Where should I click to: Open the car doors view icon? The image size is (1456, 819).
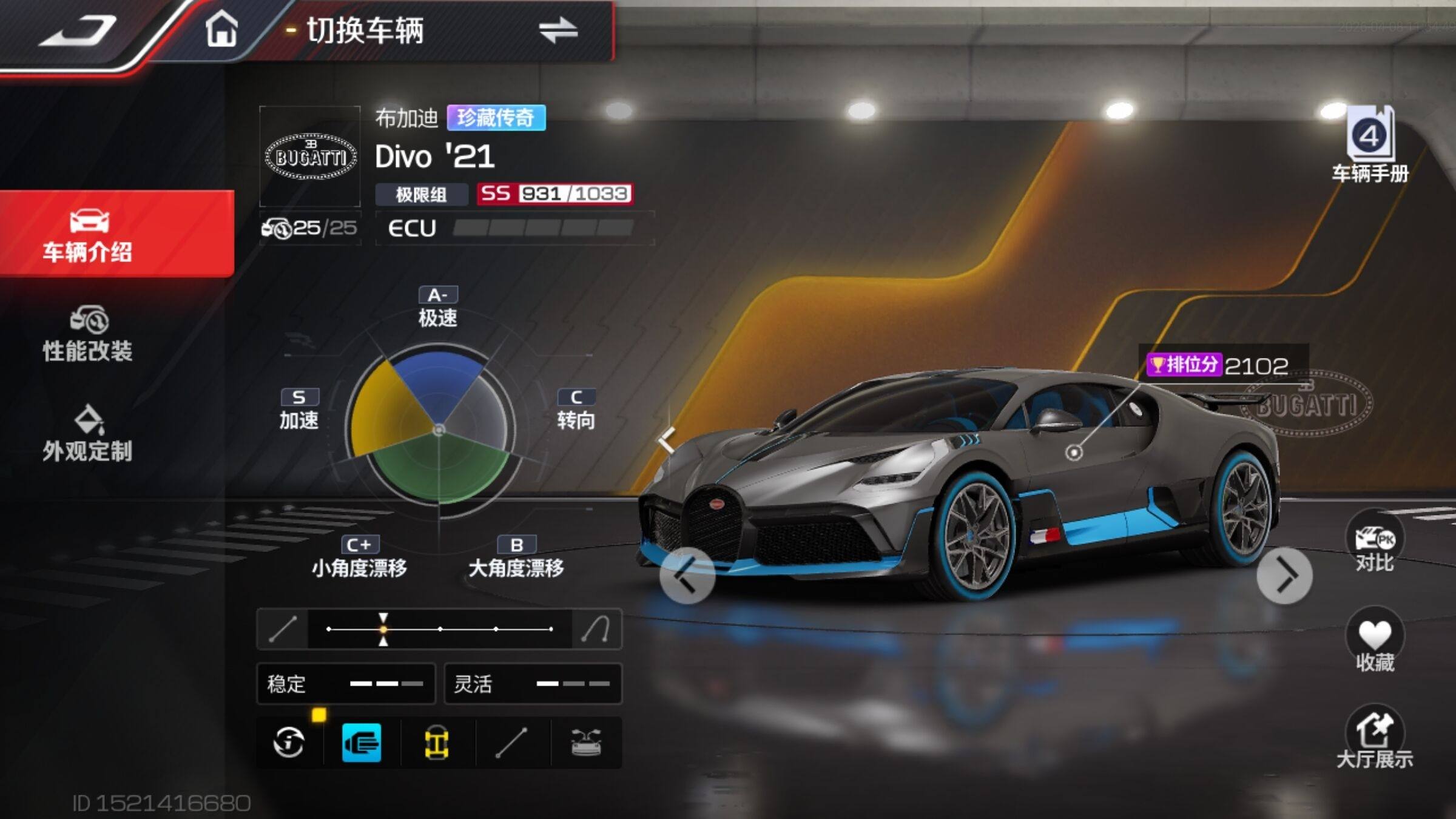click(x=586, y=743)
